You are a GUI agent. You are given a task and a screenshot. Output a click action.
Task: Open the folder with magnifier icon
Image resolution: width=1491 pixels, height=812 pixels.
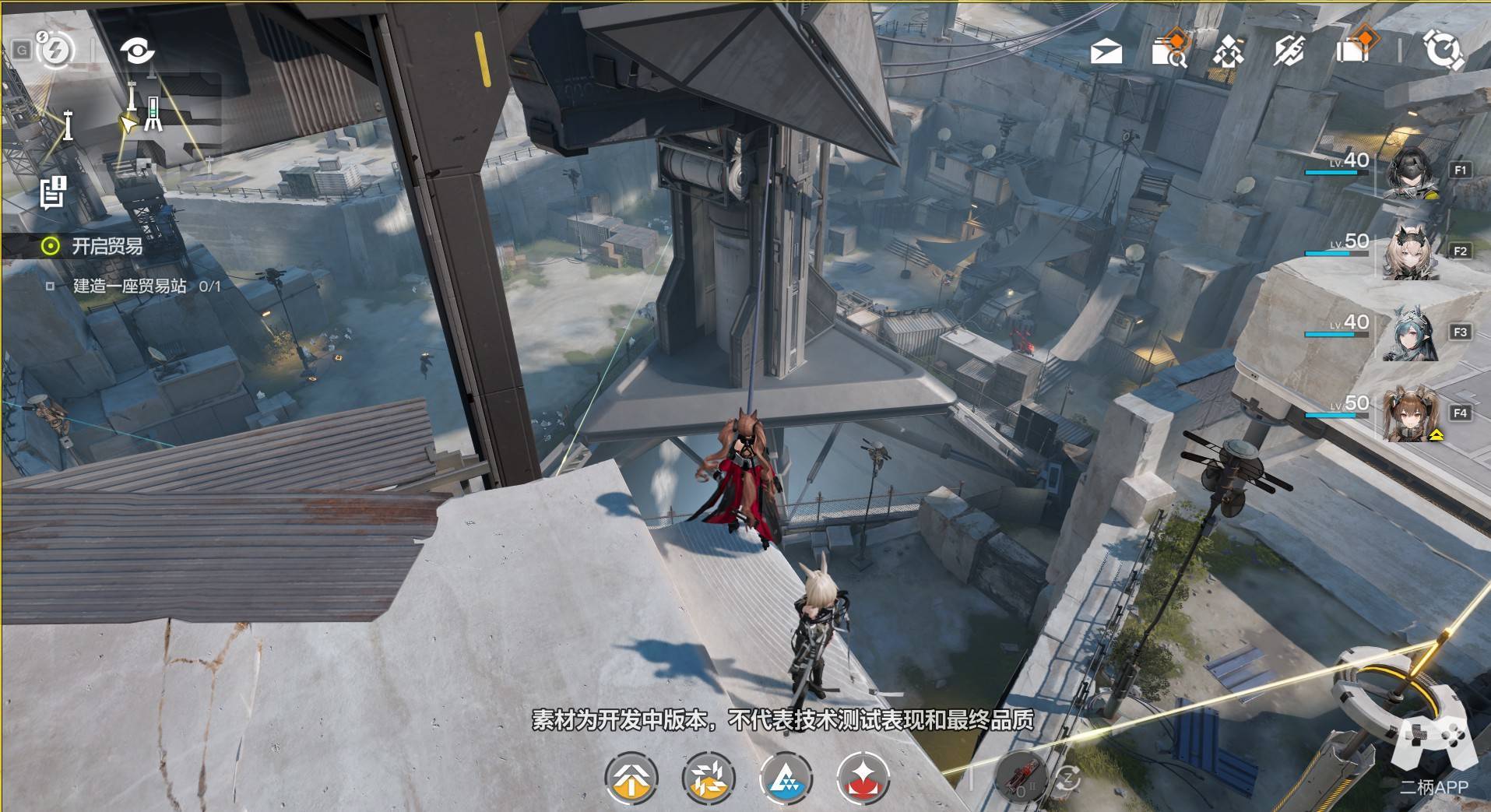[x=1168, y=50]
